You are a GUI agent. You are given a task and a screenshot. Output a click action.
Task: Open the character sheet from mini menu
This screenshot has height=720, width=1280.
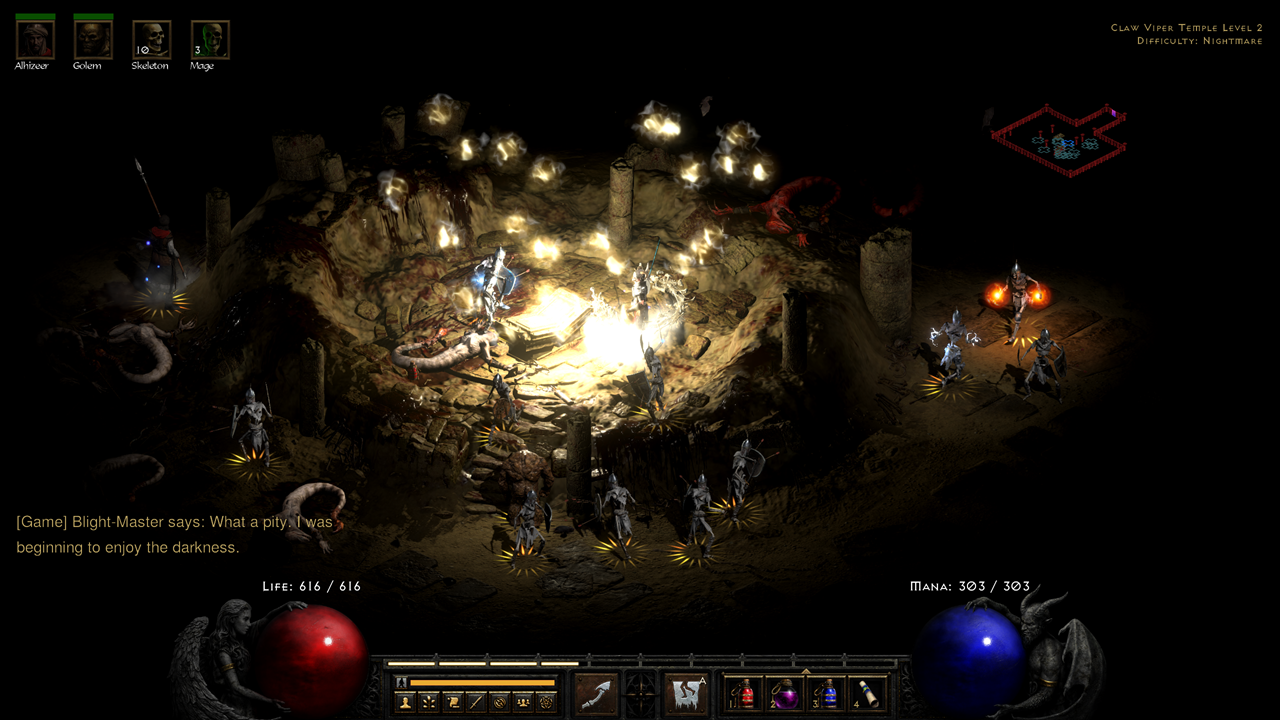(405, 702)
